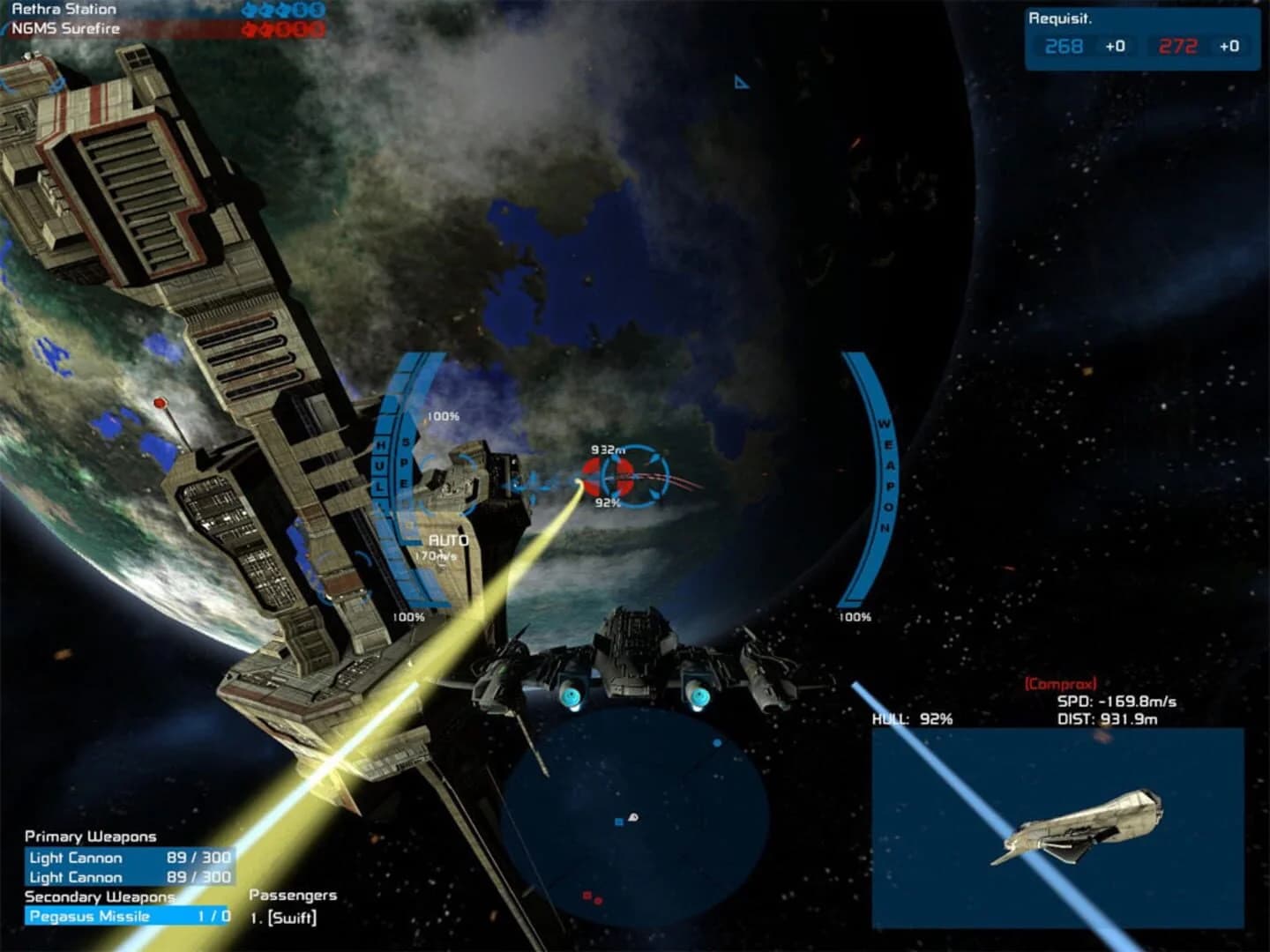Screen dimensions: 1270x952
Task: Click the passenger entry 1. [Swift]
Action: (285, 917)
